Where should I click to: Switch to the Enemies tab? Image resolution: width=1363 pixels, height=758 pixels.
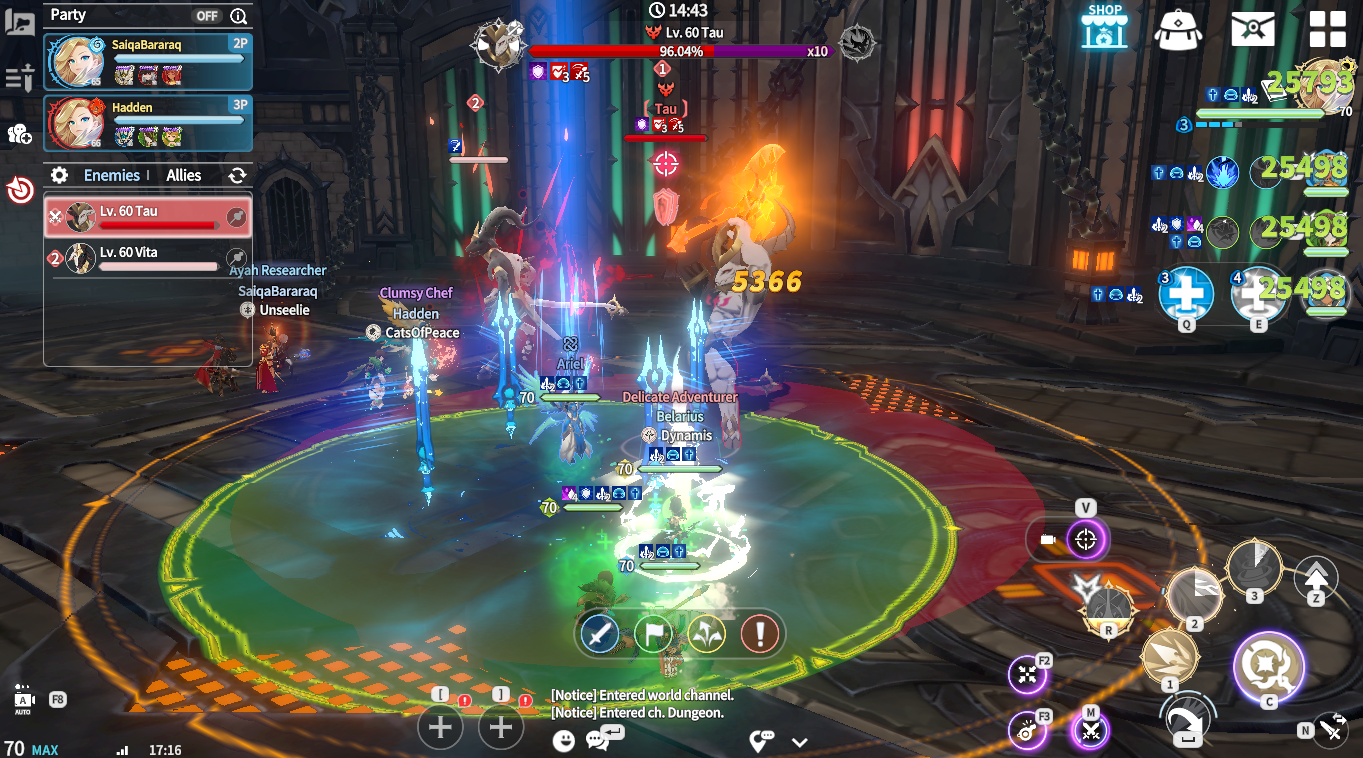click(111, 175)
